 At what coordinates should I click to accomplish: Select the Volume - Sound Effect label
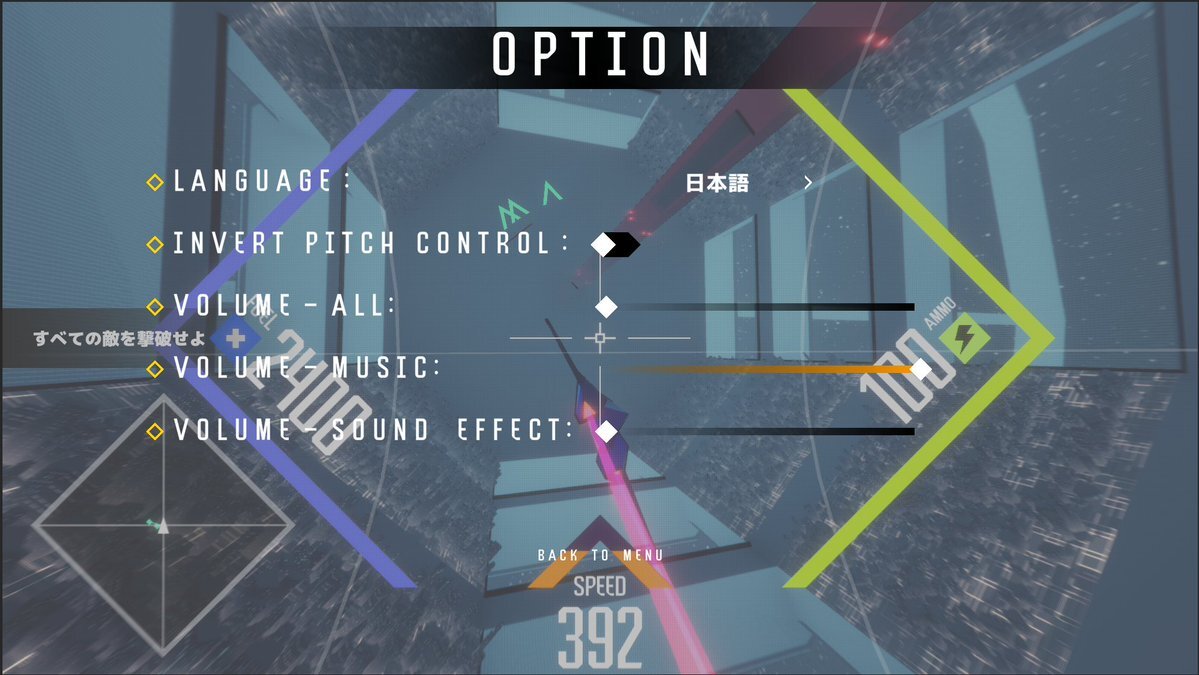[373, 430]
